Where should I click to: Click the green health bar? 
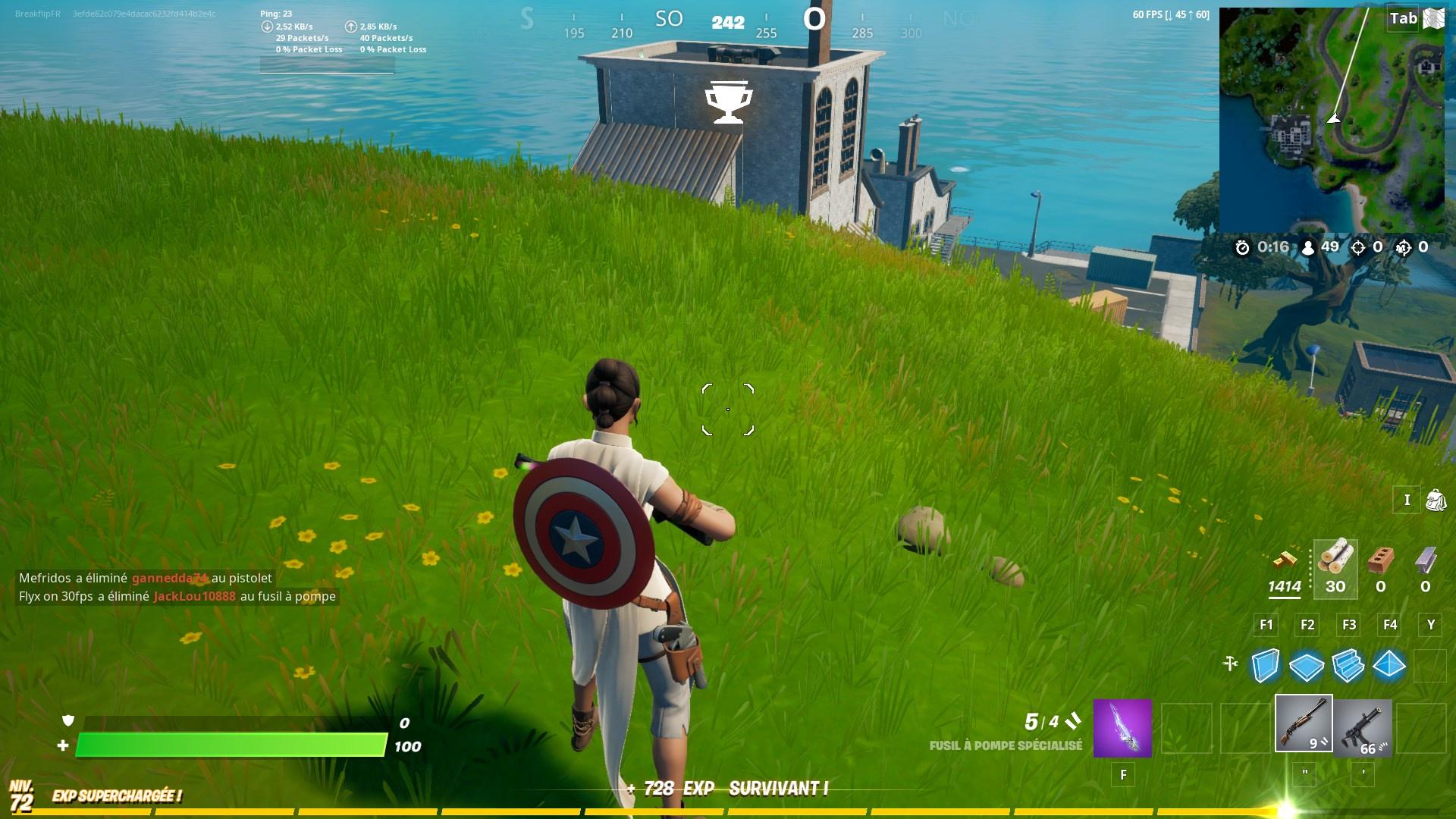point(227,746)
